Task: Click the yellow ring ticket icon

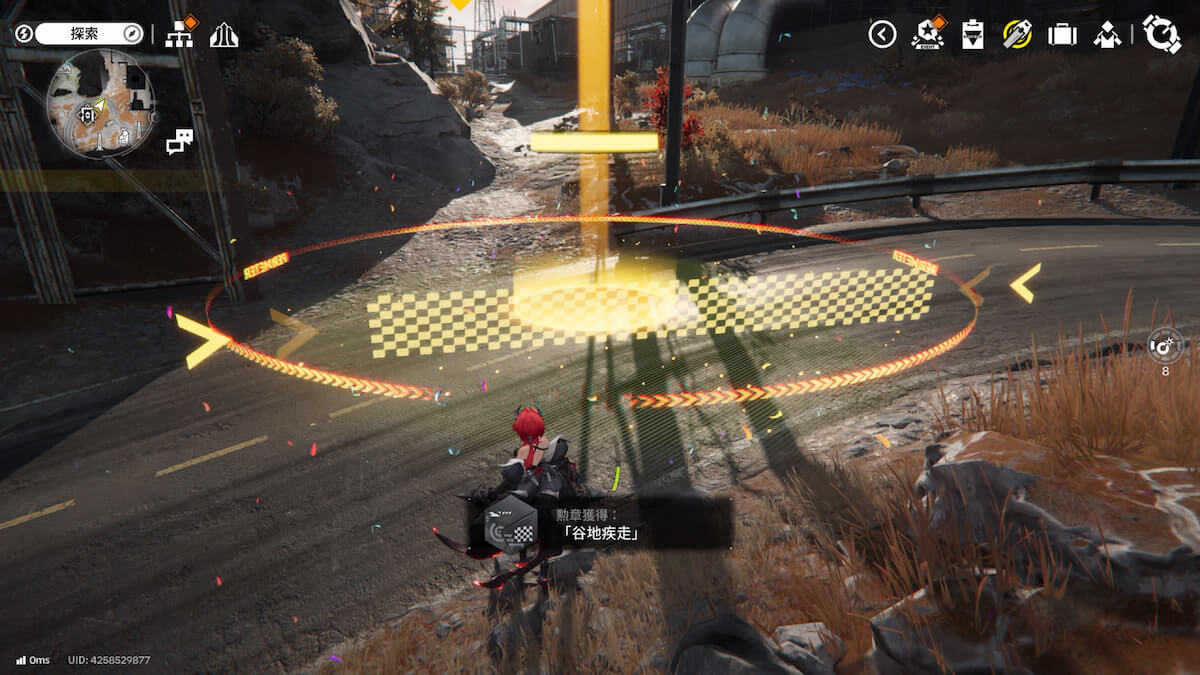Action: click(1018, 35)
